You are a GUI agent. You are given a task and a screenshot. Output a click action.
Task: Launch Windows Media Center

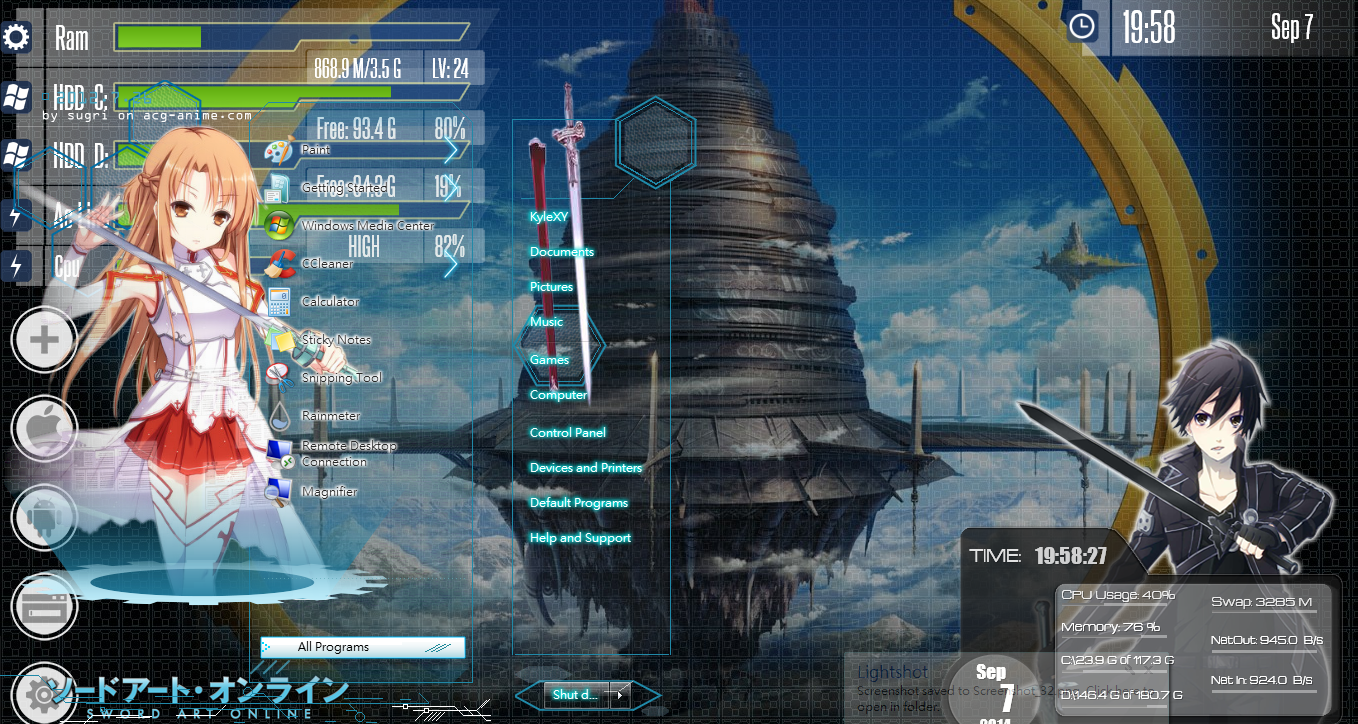pyautogui.click(x=366, y=226)
